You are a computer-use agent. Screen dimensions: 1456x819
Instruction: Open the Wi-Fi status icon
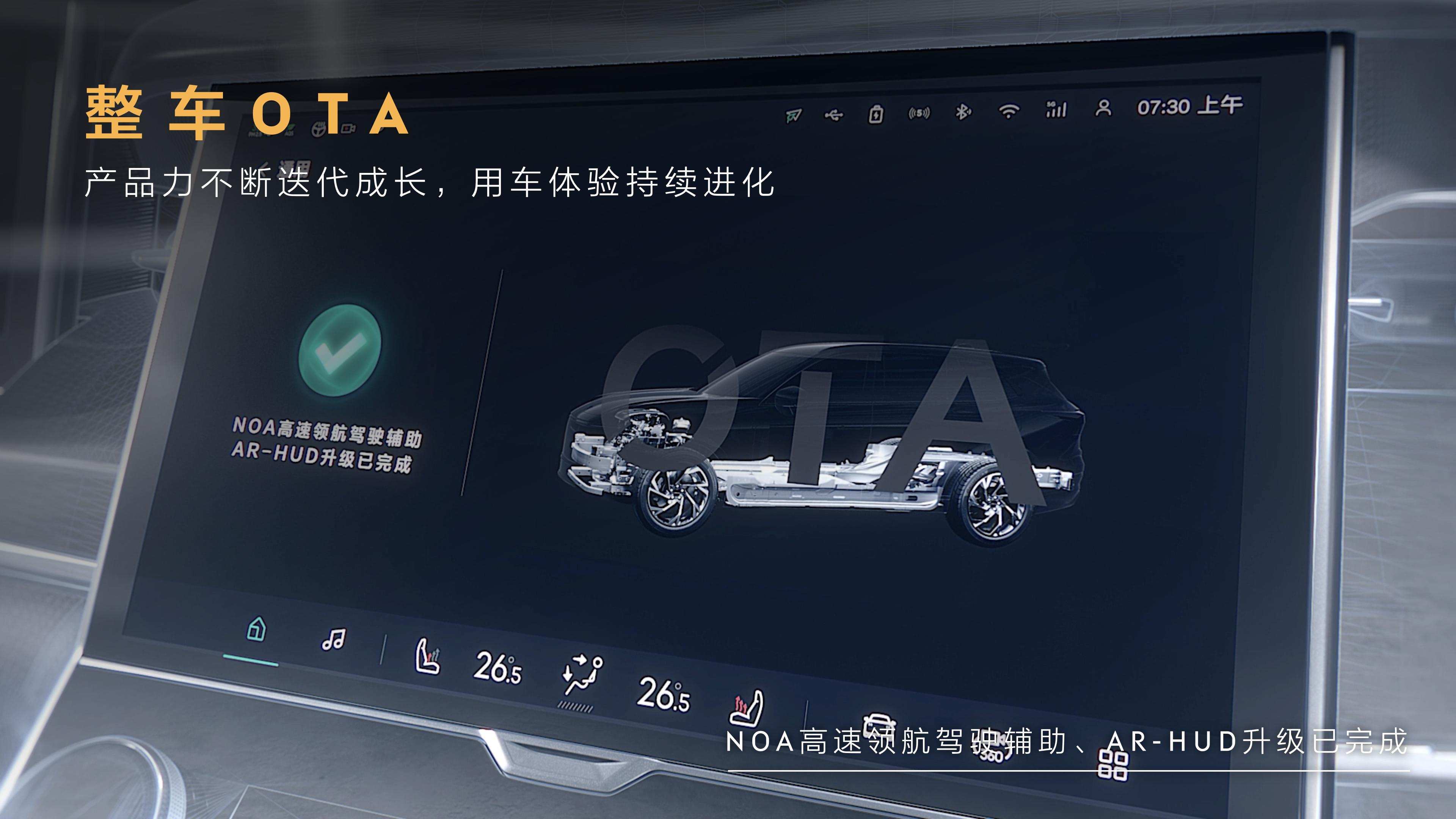click(x=1008, y=111)
